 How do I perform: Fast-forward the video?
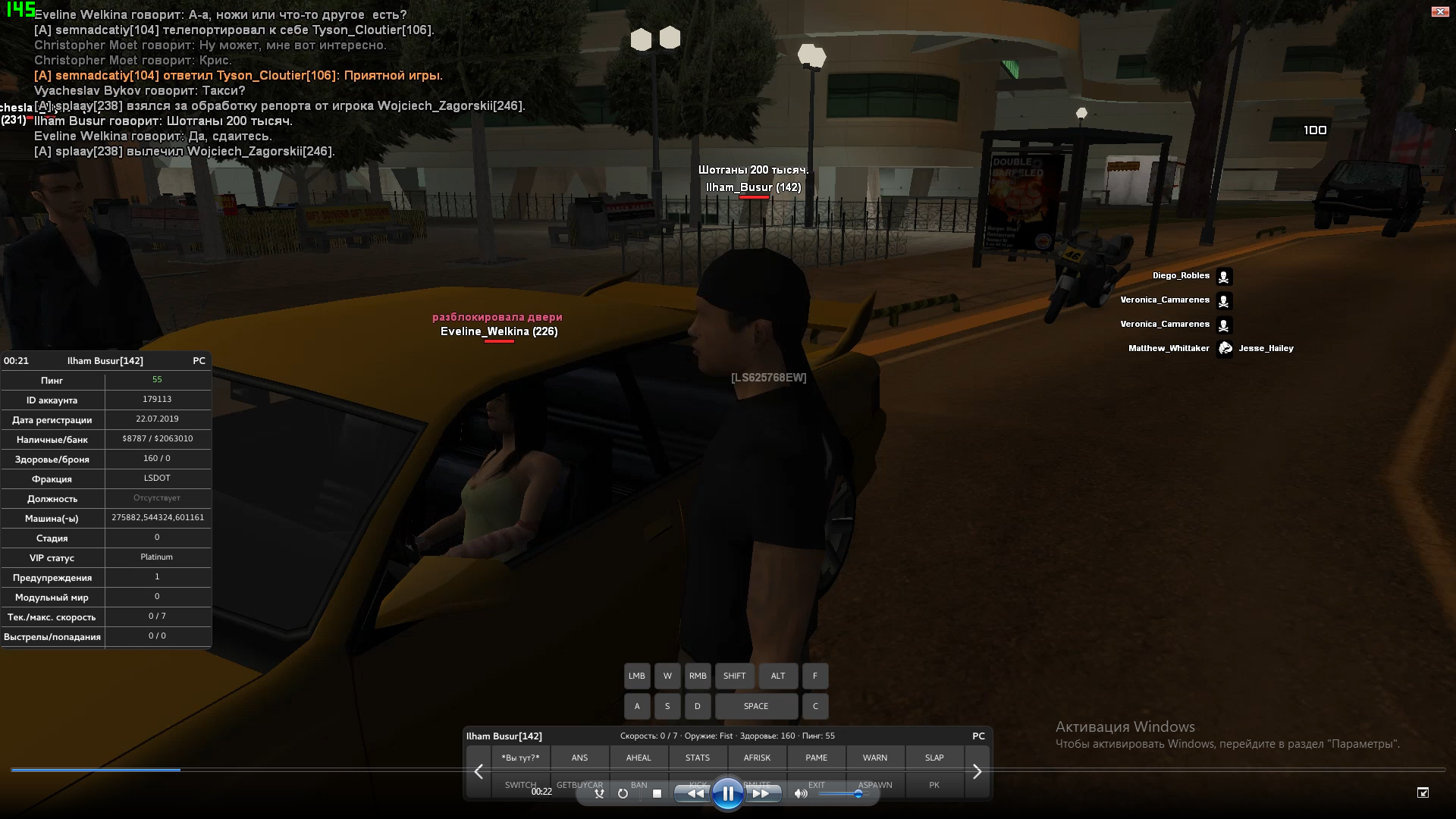click(761, 794)
